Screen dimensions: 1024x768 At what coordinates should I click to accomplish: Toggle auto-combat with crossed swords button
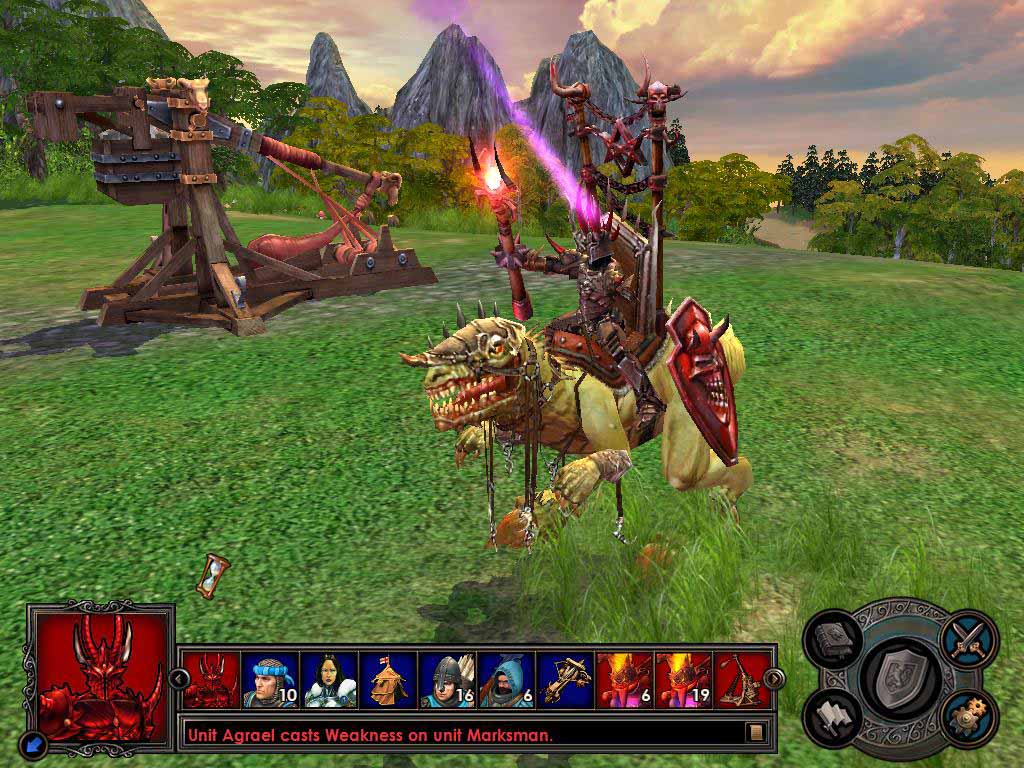[x=967, y=637]
